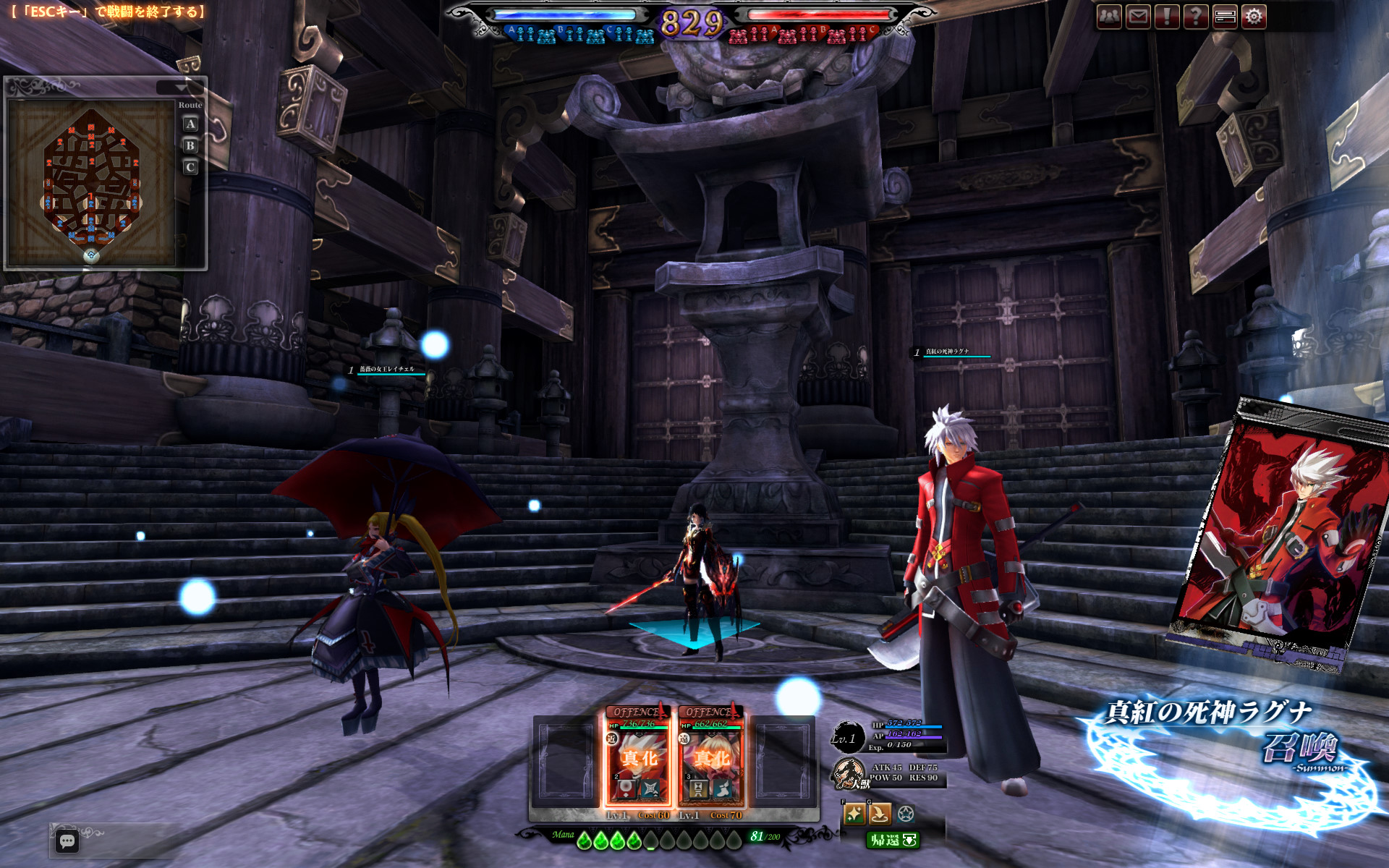The image size is (1389, 868).
Task: Choose Route C on the minimap
Action: [x=190, y=168]
